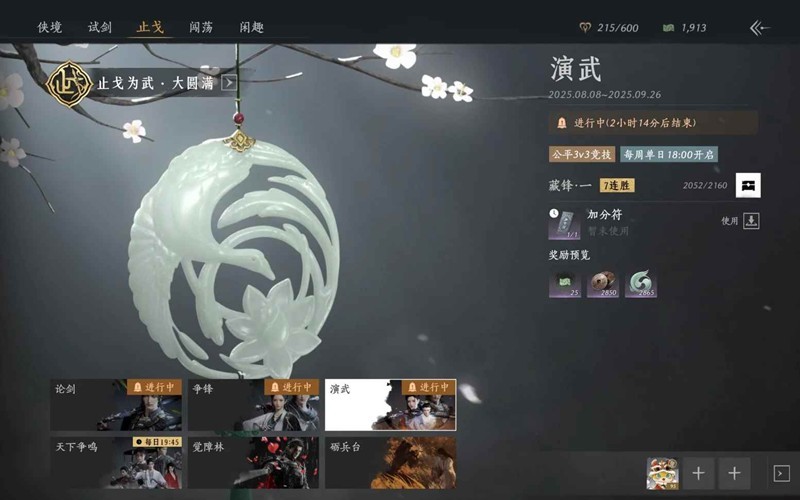800x500 pixels.
Task: View the jade swirl reward 2865
Action: click(x=641, y=284)
